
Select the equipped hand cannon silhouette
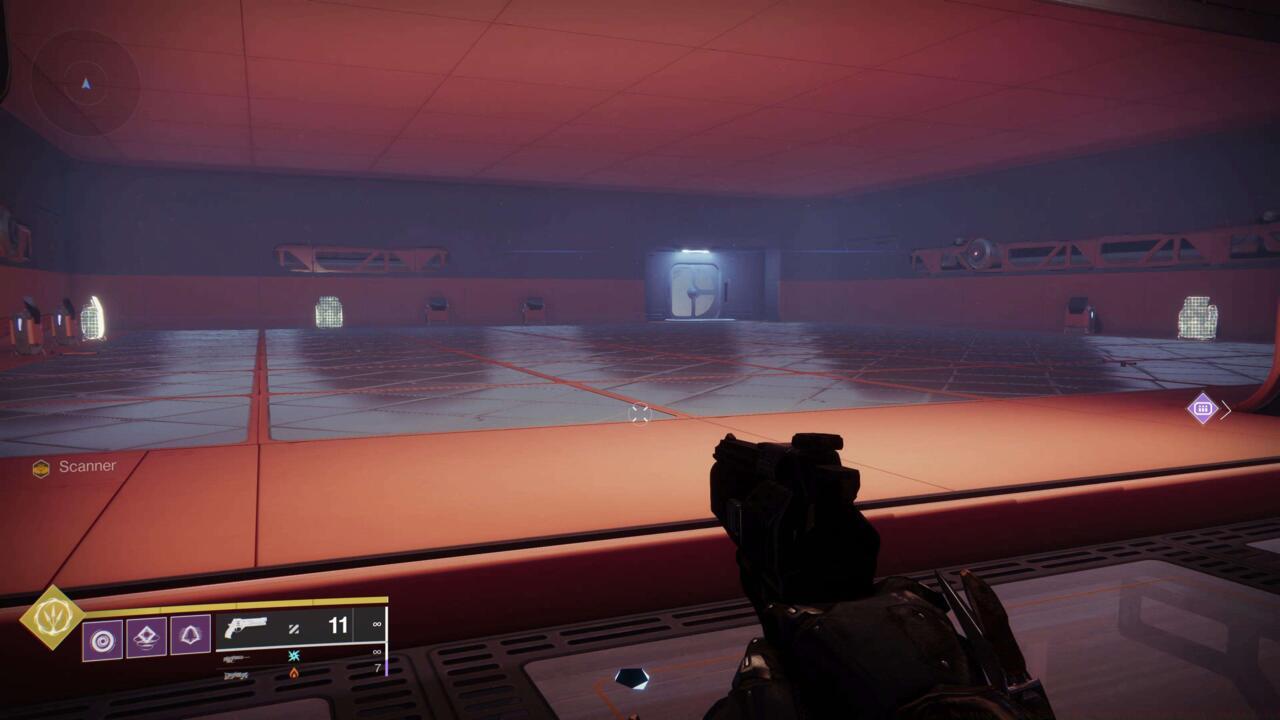click(x=246, y=626)
